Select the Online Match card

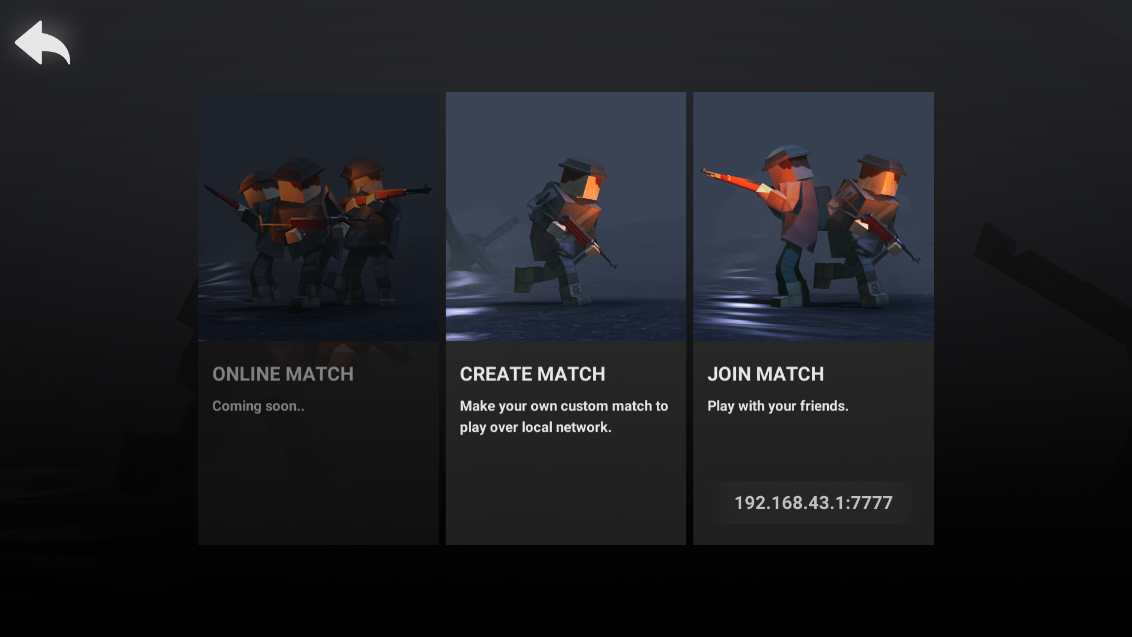pos(318,318)
